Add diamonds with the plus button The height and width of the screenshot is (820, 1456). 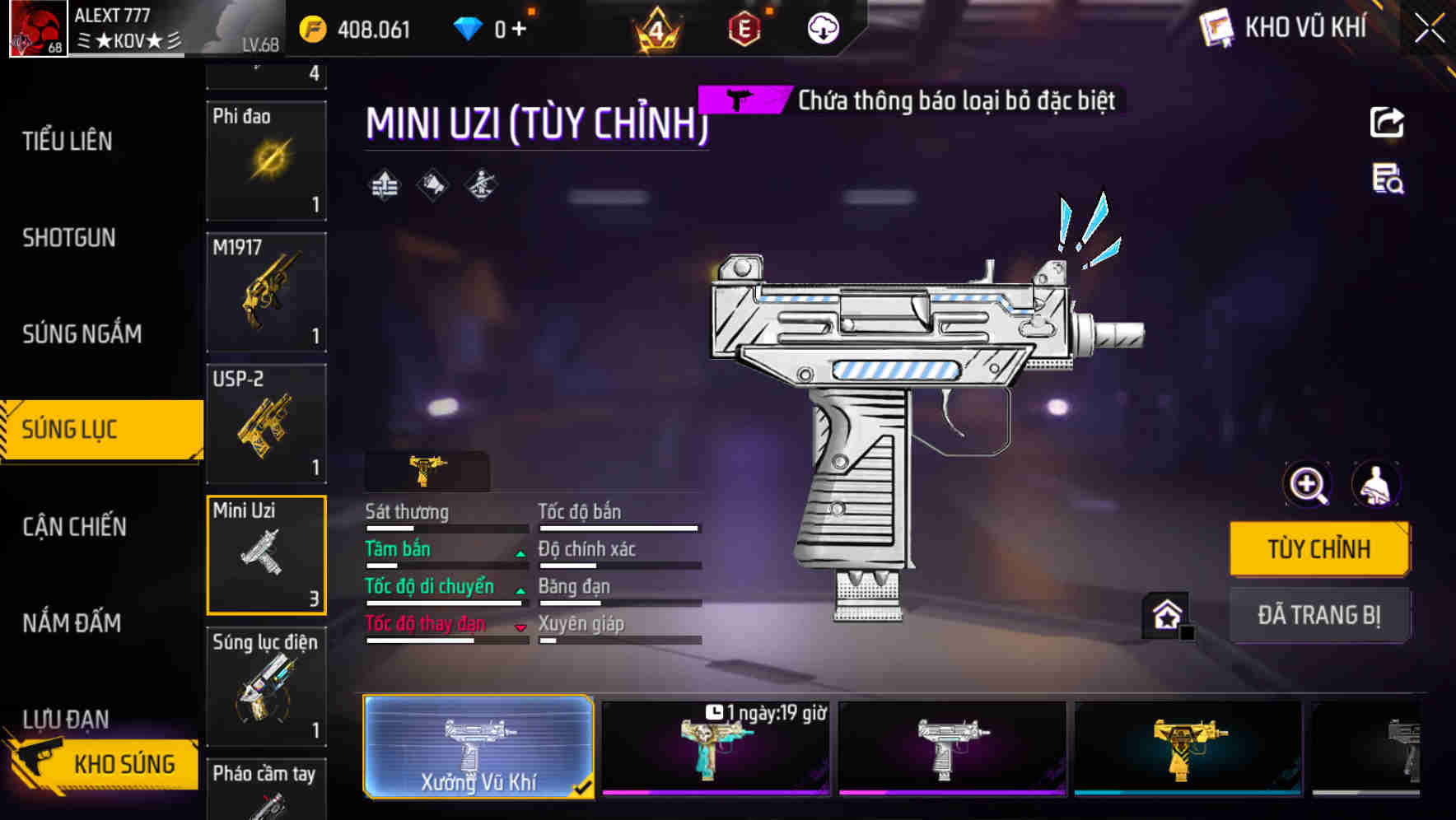(x=519, y=30)
